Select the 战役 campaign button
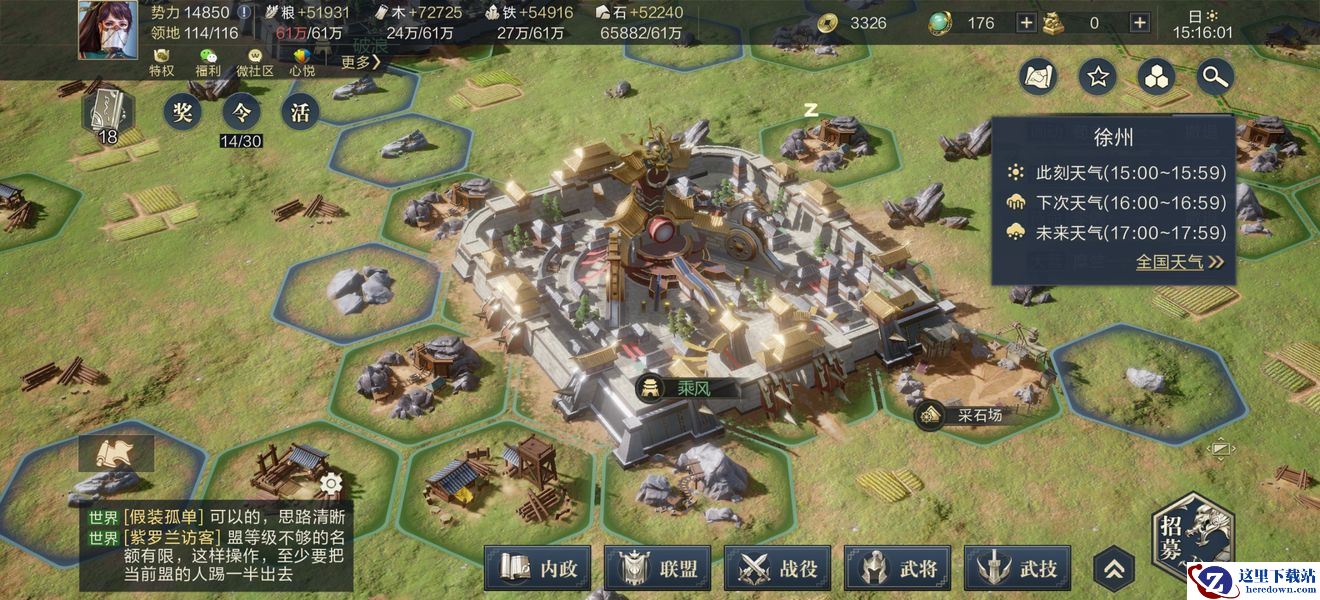Viewport: 1320px width, 600px height. click(x=777, y=568)
